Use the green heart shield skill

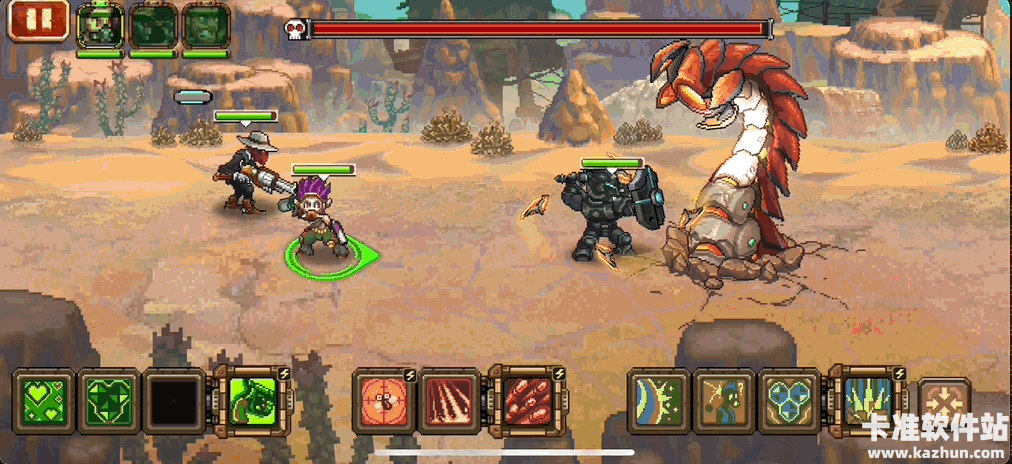tap(109, 401)
